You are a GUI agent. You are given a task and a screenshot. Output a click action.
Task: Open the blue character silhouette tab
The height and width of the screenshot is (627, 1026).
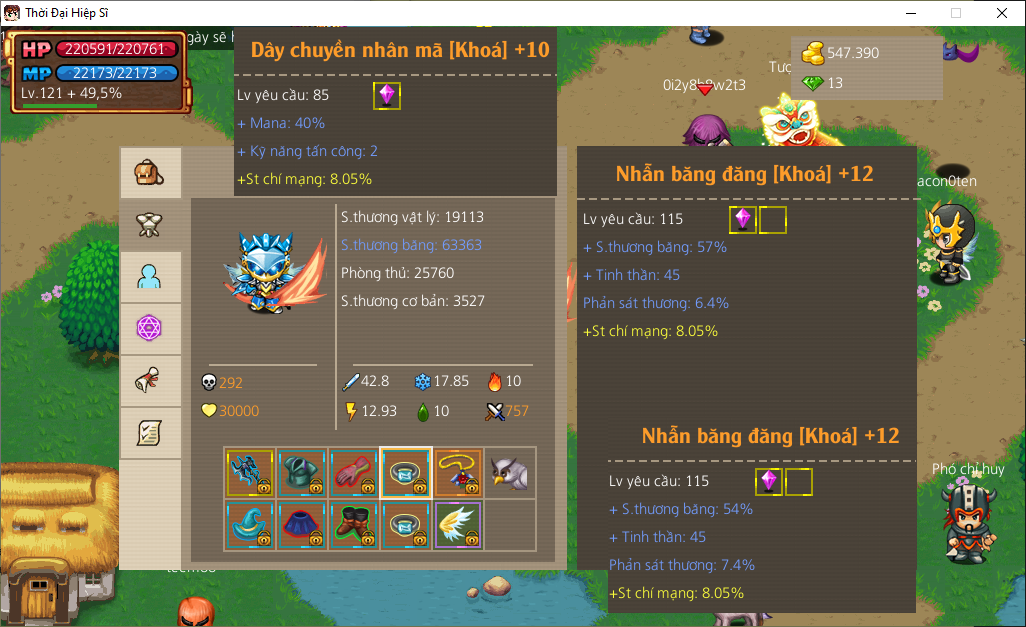click(x=150, y=277)
